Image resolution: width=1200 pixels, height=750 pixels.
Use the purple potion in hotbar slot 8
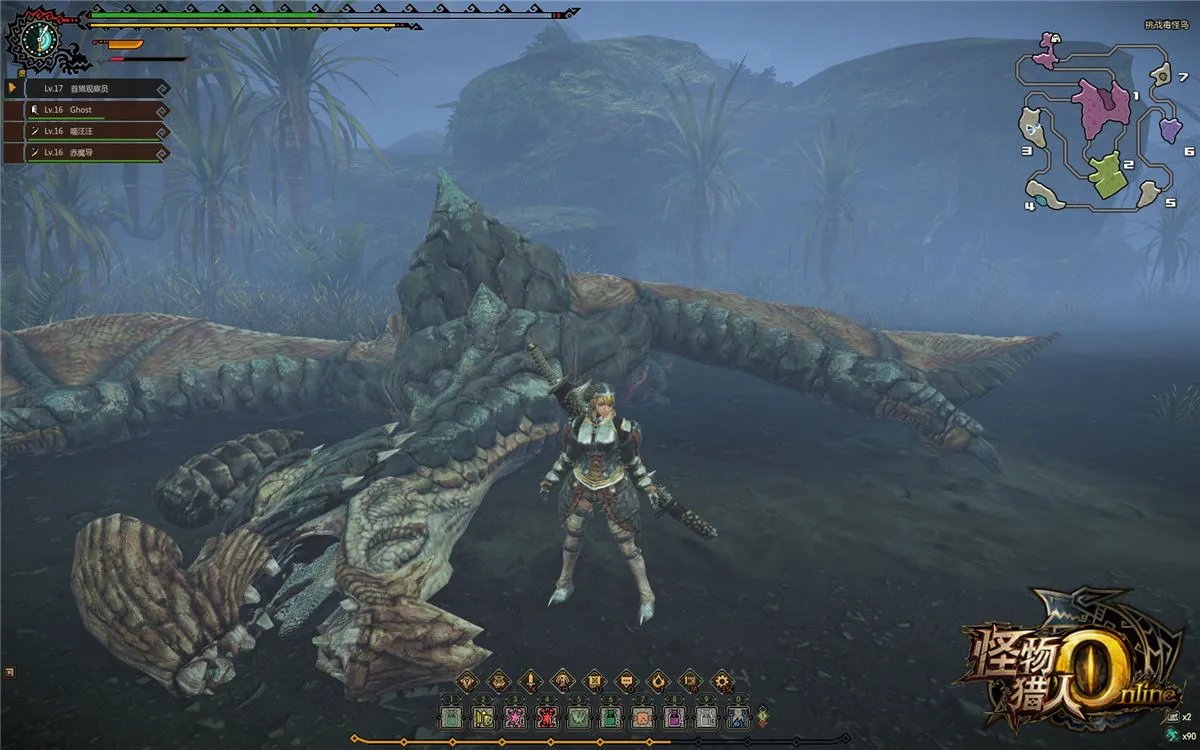tap(674, 716)
